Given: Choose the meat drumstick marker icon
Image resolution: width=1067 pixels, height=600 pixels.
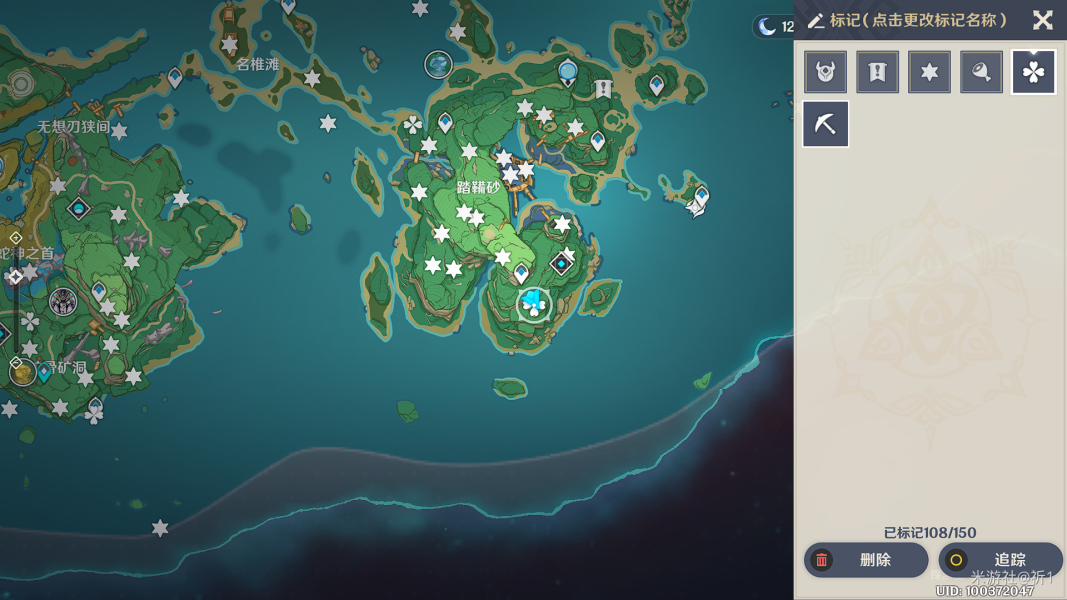Looking at the screenshot, I should [981, 72].
